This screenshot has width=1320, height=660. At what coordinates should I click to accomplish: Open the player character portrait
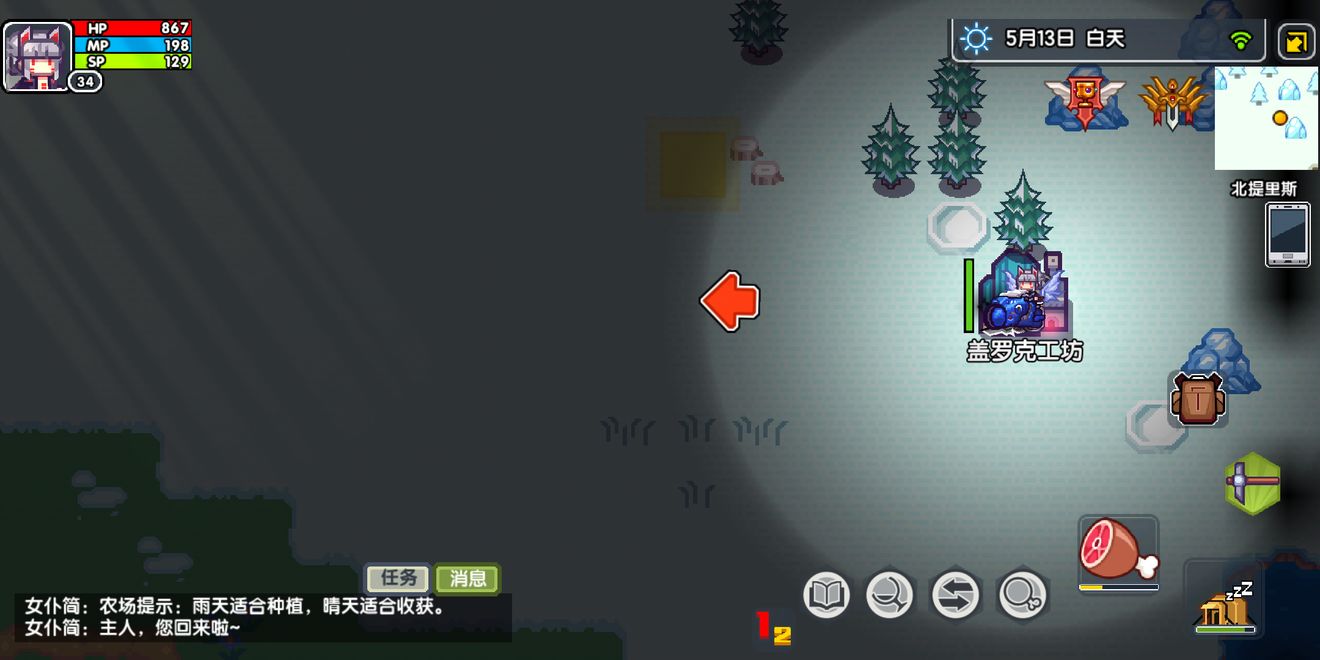38,55
